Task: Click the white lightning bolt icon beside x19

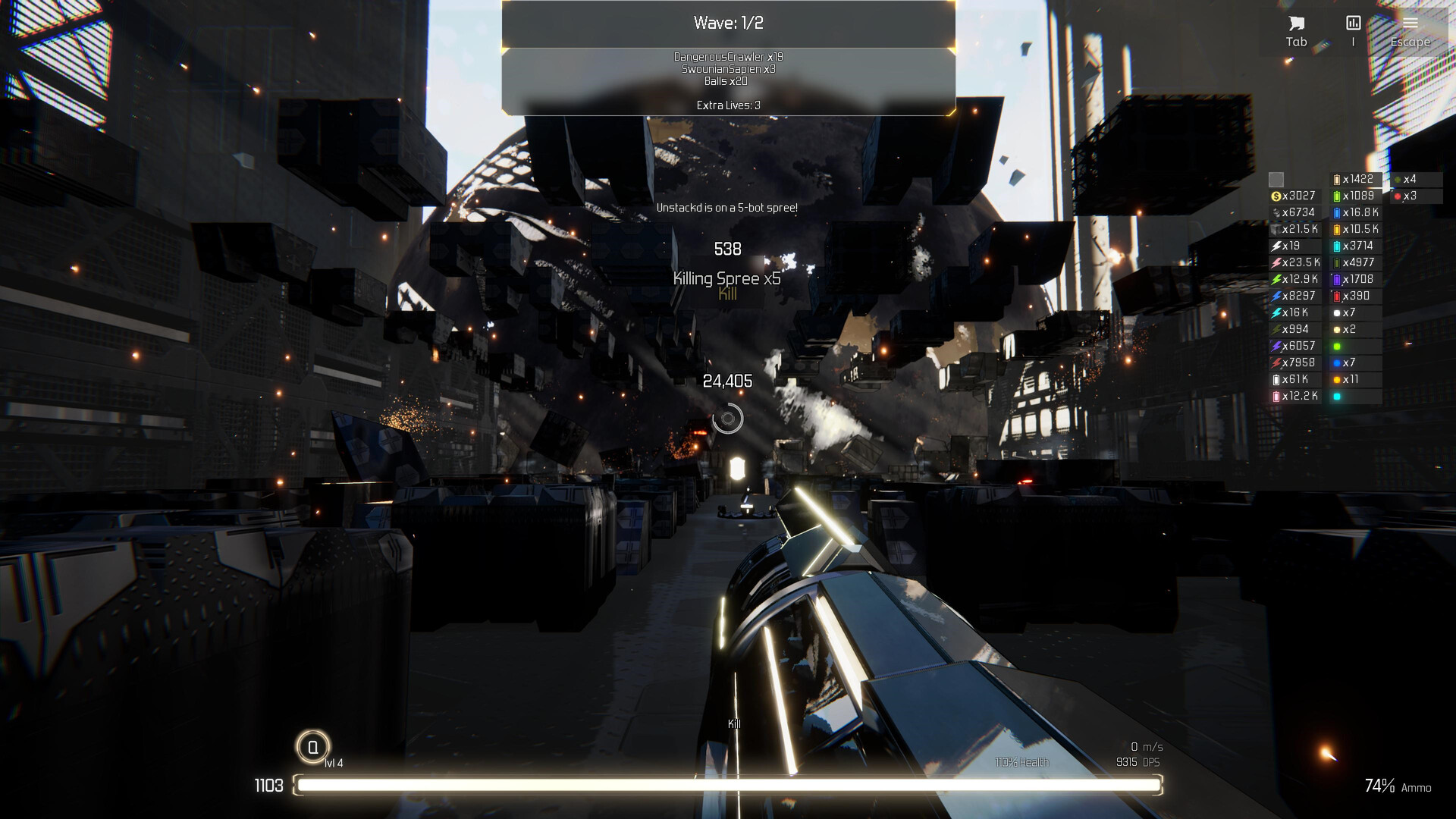Action: (x=1276, y=245)
